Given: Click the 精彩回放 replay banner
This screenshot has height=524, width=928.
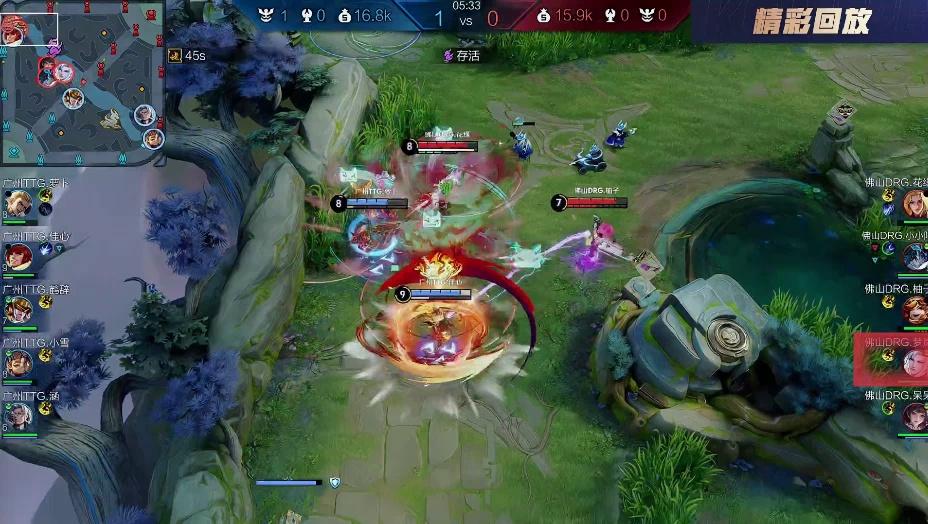Looking at the screenshot, I should pos(811,21).
